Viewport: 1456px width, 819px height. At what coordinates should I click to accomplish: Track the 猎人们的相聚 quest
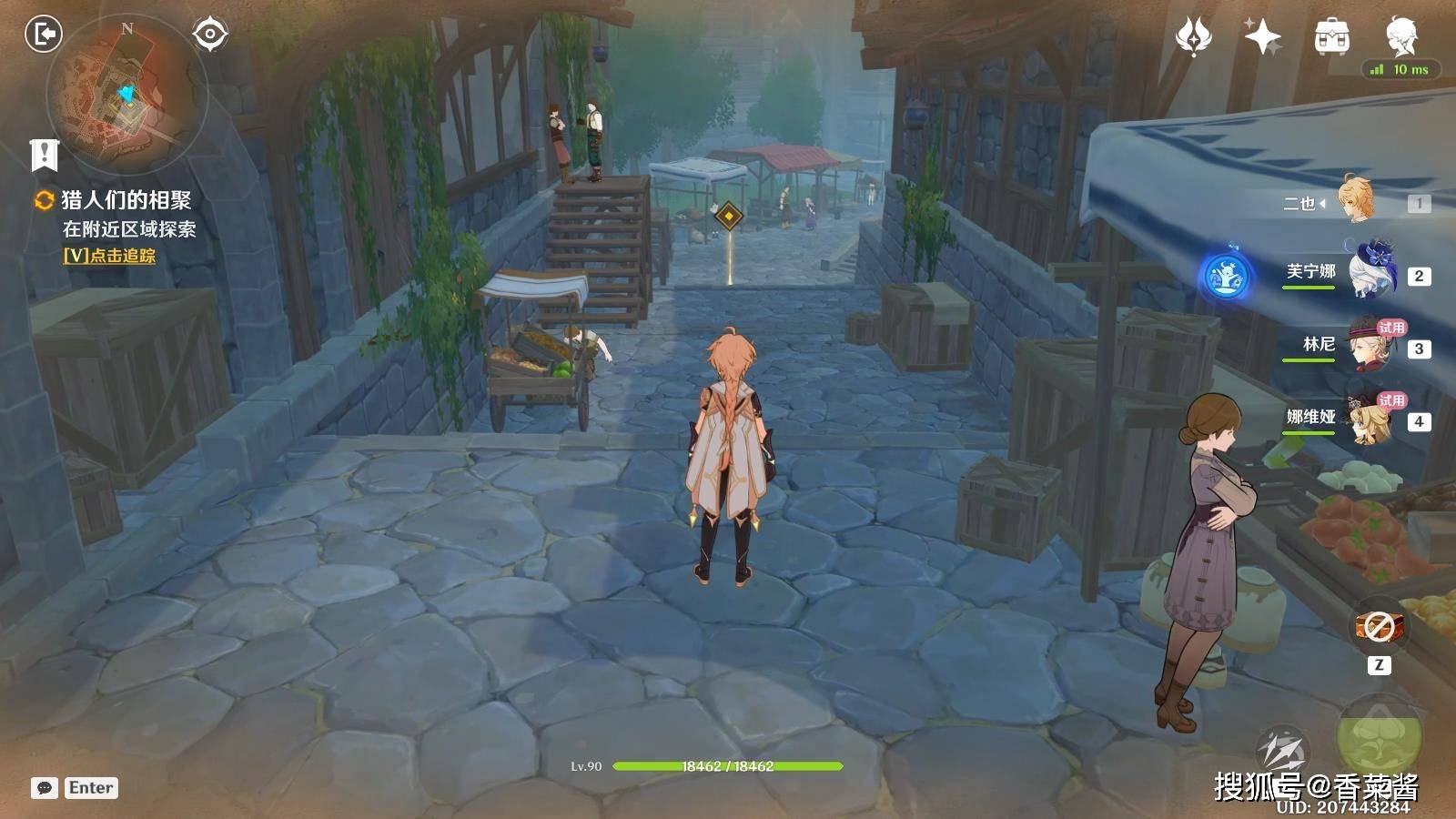coord(109,257)
